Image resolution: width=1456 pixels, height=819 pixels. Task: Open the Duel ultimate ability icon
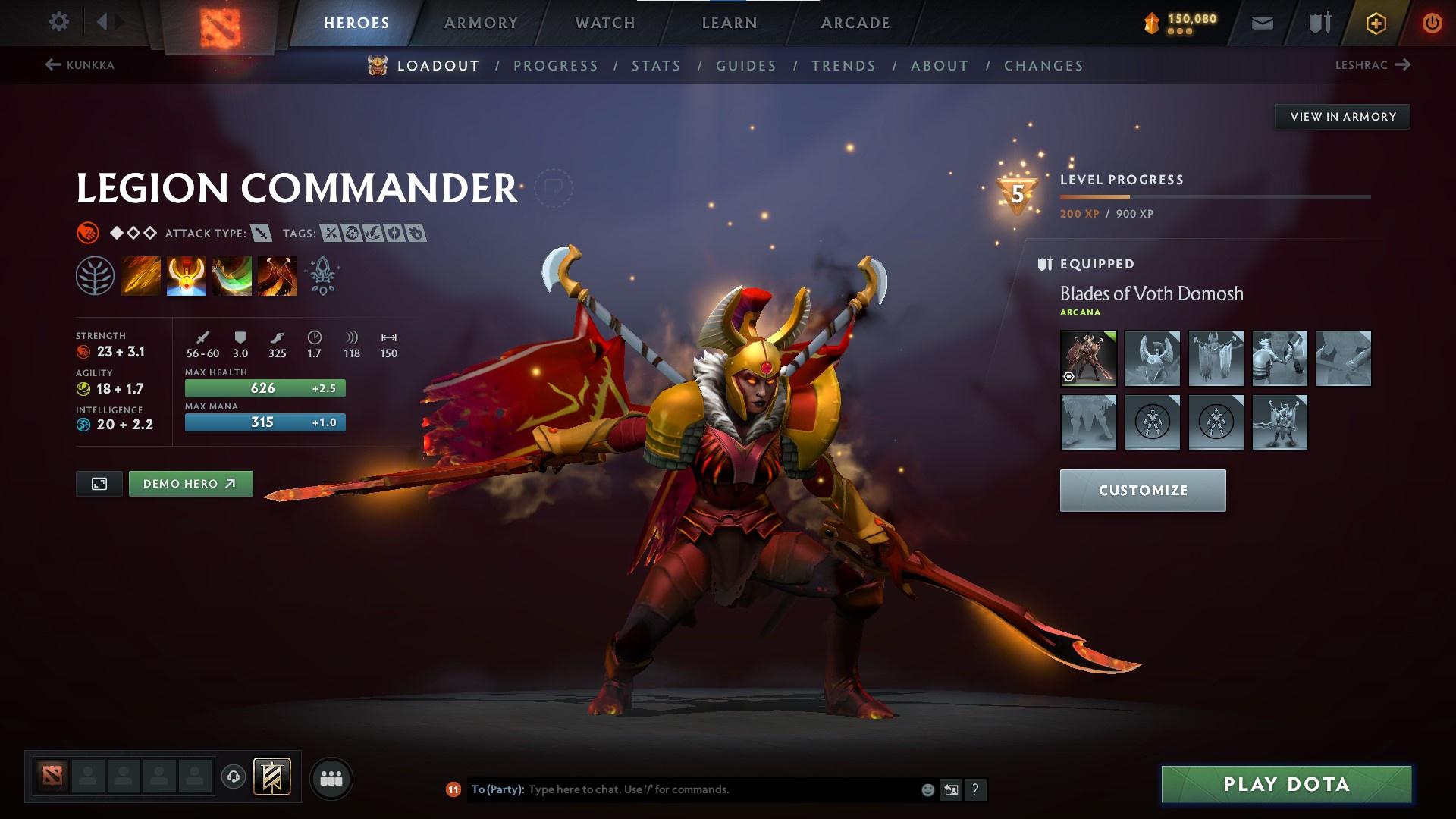(x=277, y=275)
